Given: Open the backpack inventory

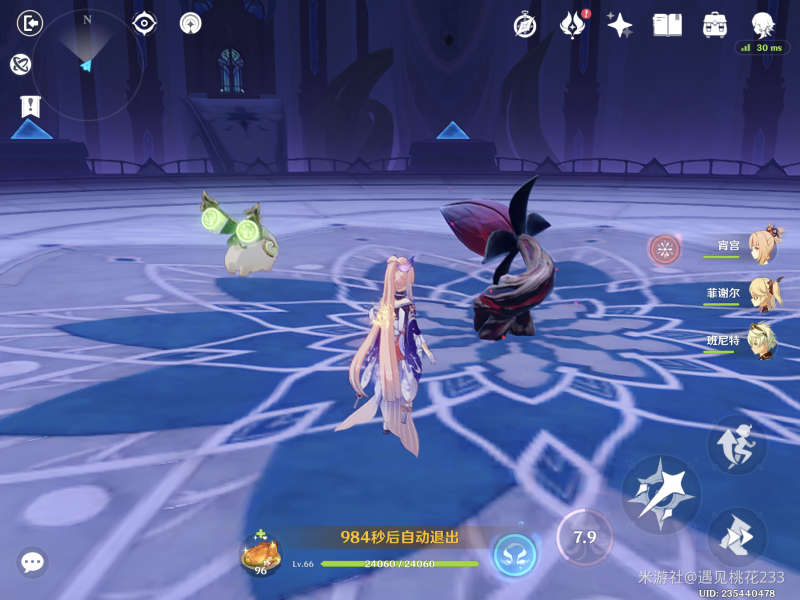Looking at the screenshot, I should [715, 25].
